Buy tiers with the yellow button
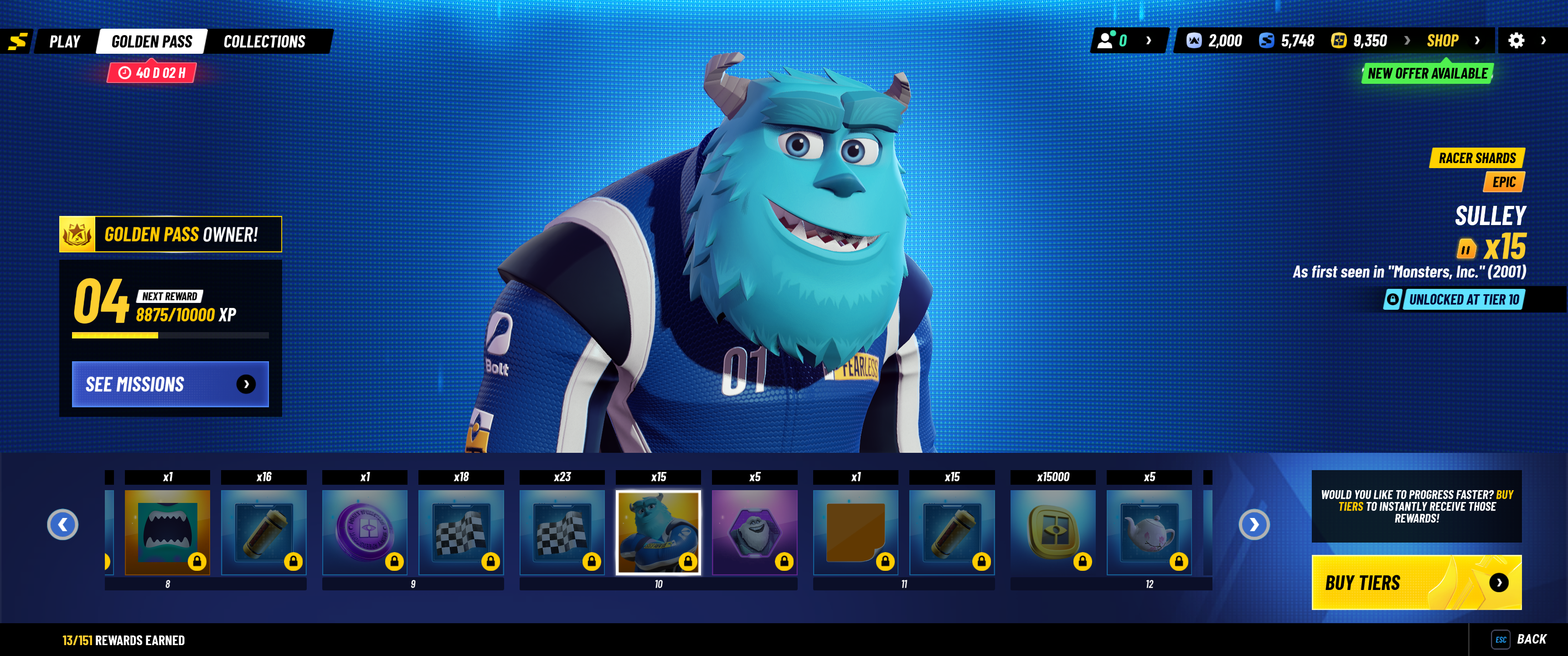This screenshot has height=656, width=1568. point(1416,582)
